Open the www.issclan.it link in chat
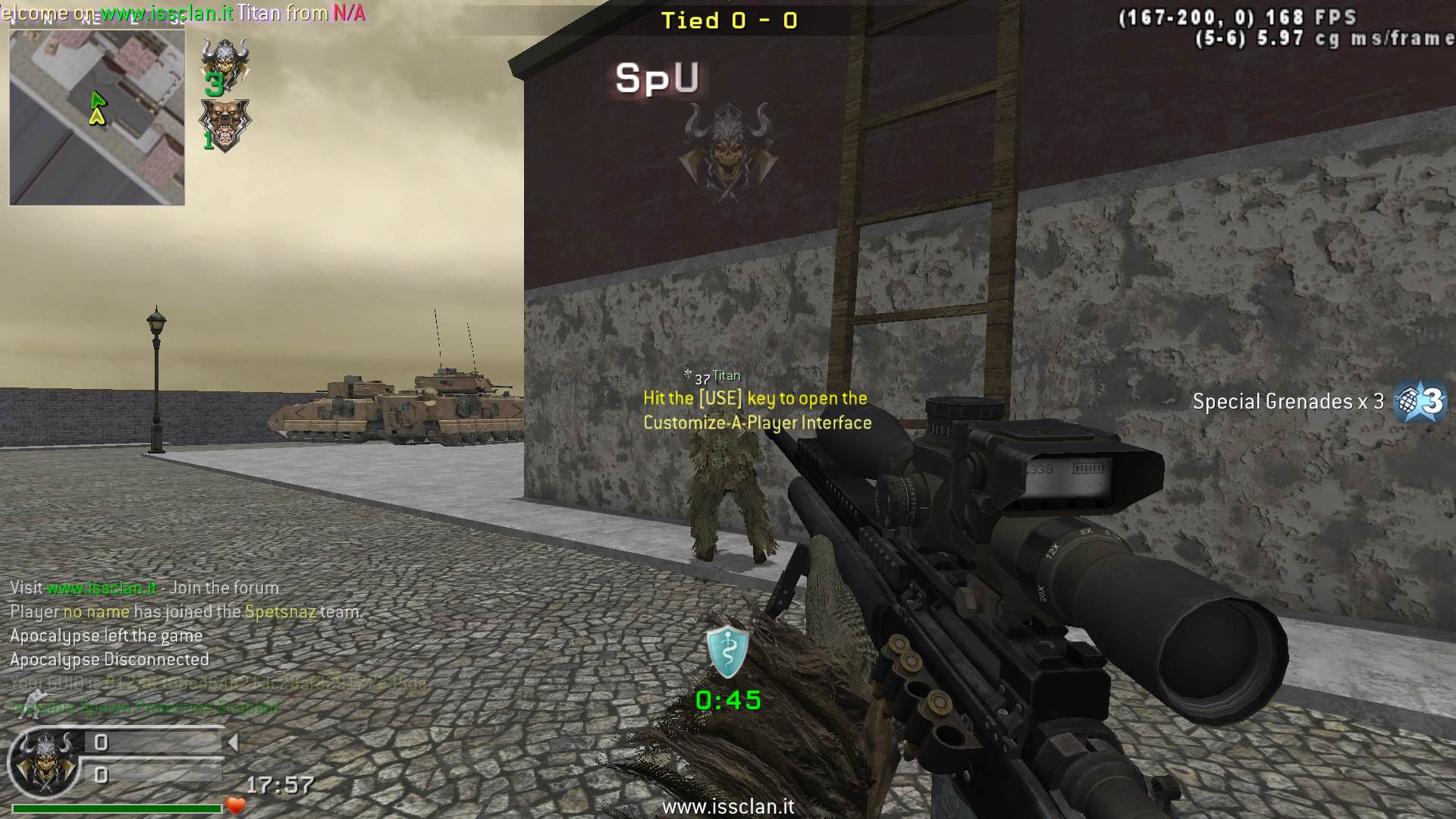Viewport: 1456px width, 819px height. pos(102,588)
